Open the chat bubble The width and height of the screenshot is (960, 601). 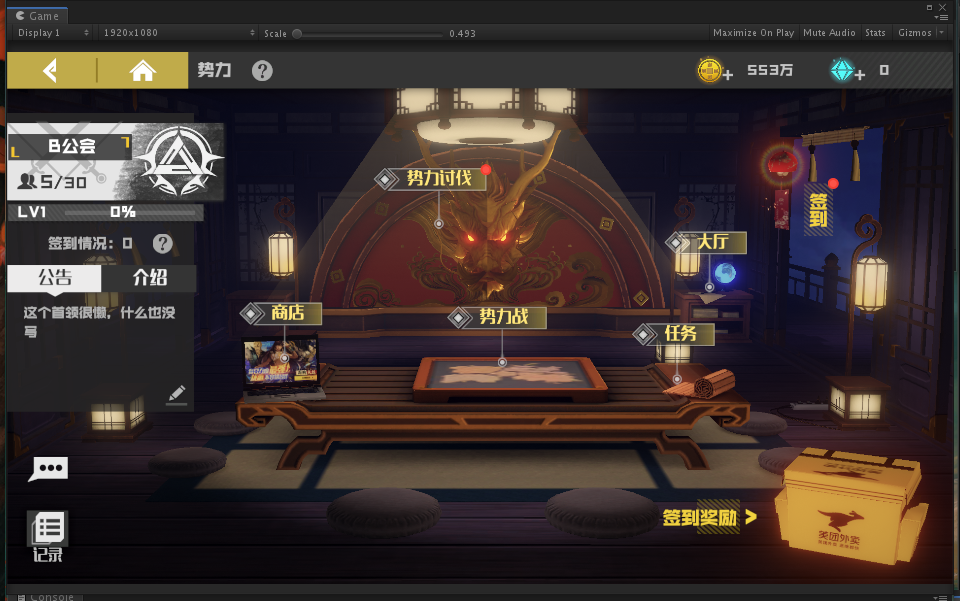[48, 468]
